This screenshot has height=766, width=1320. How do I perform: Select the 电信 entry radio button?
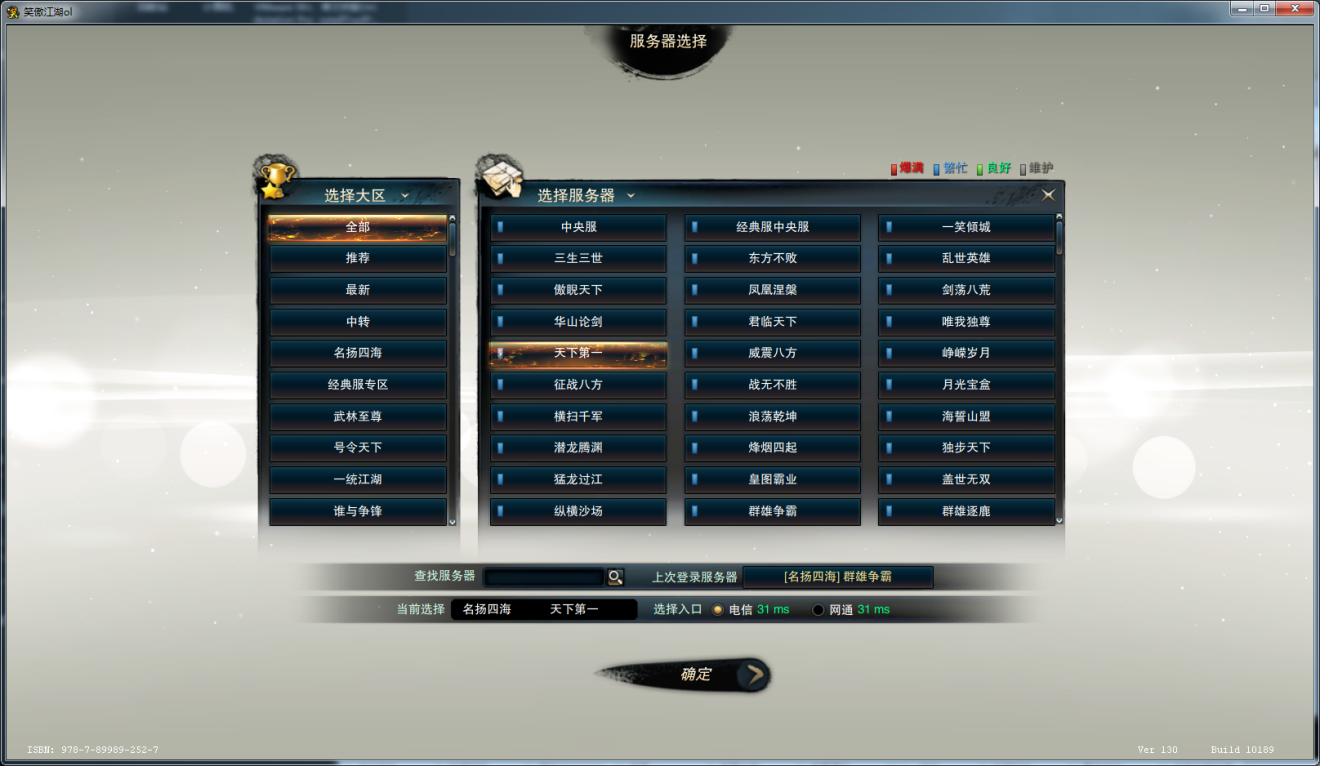pos(717,608)
